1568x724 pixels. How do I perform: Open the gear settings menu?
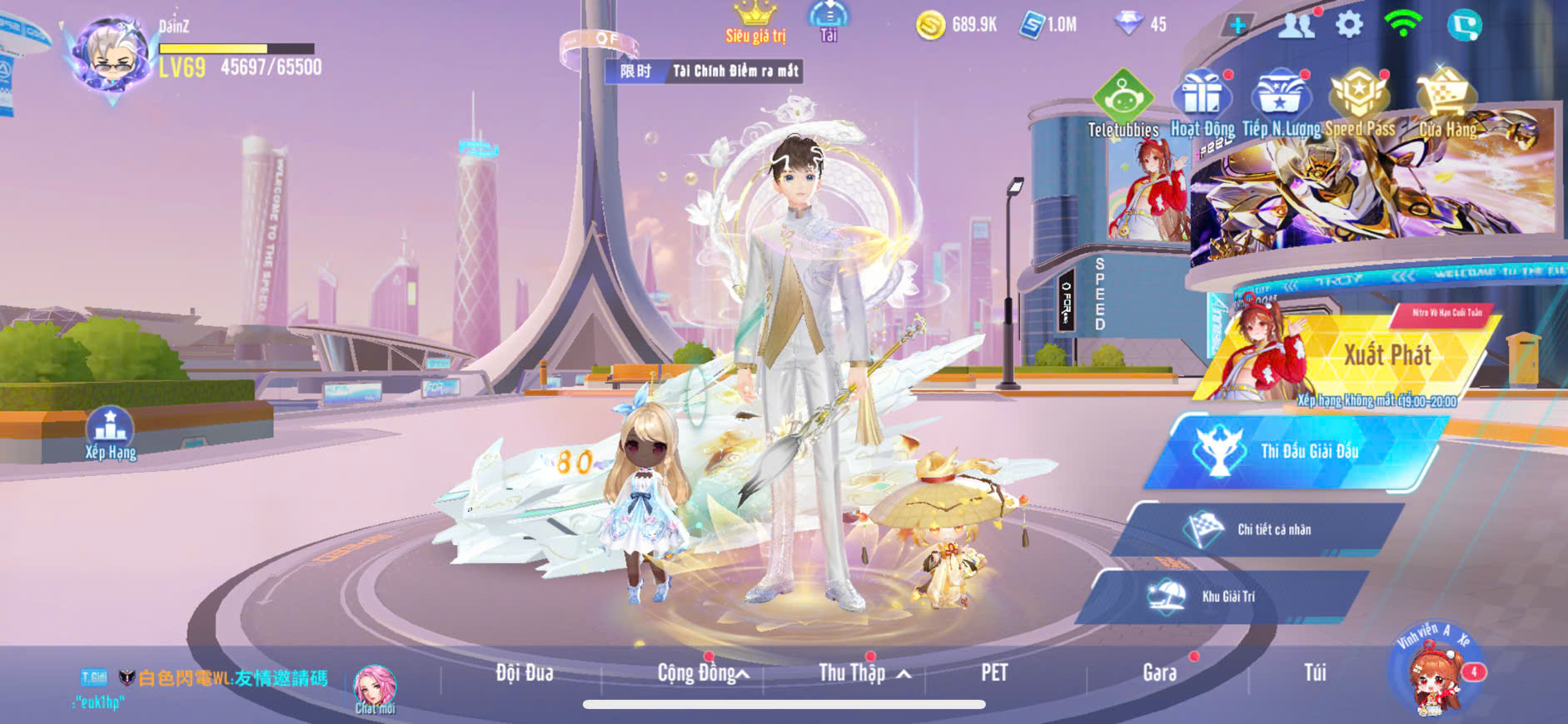point(1349,24)
